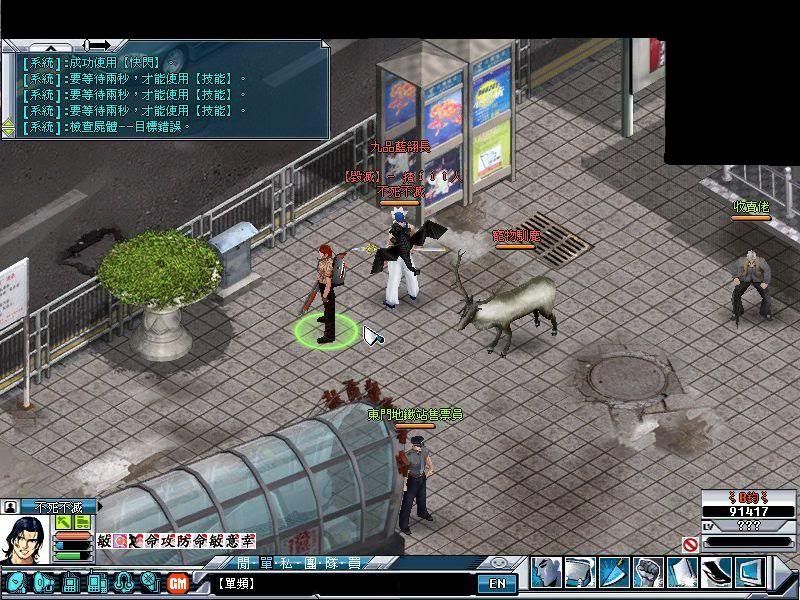Click the green truck icon beside the portrait
The image size is (800, 600).
coord(82,522)
